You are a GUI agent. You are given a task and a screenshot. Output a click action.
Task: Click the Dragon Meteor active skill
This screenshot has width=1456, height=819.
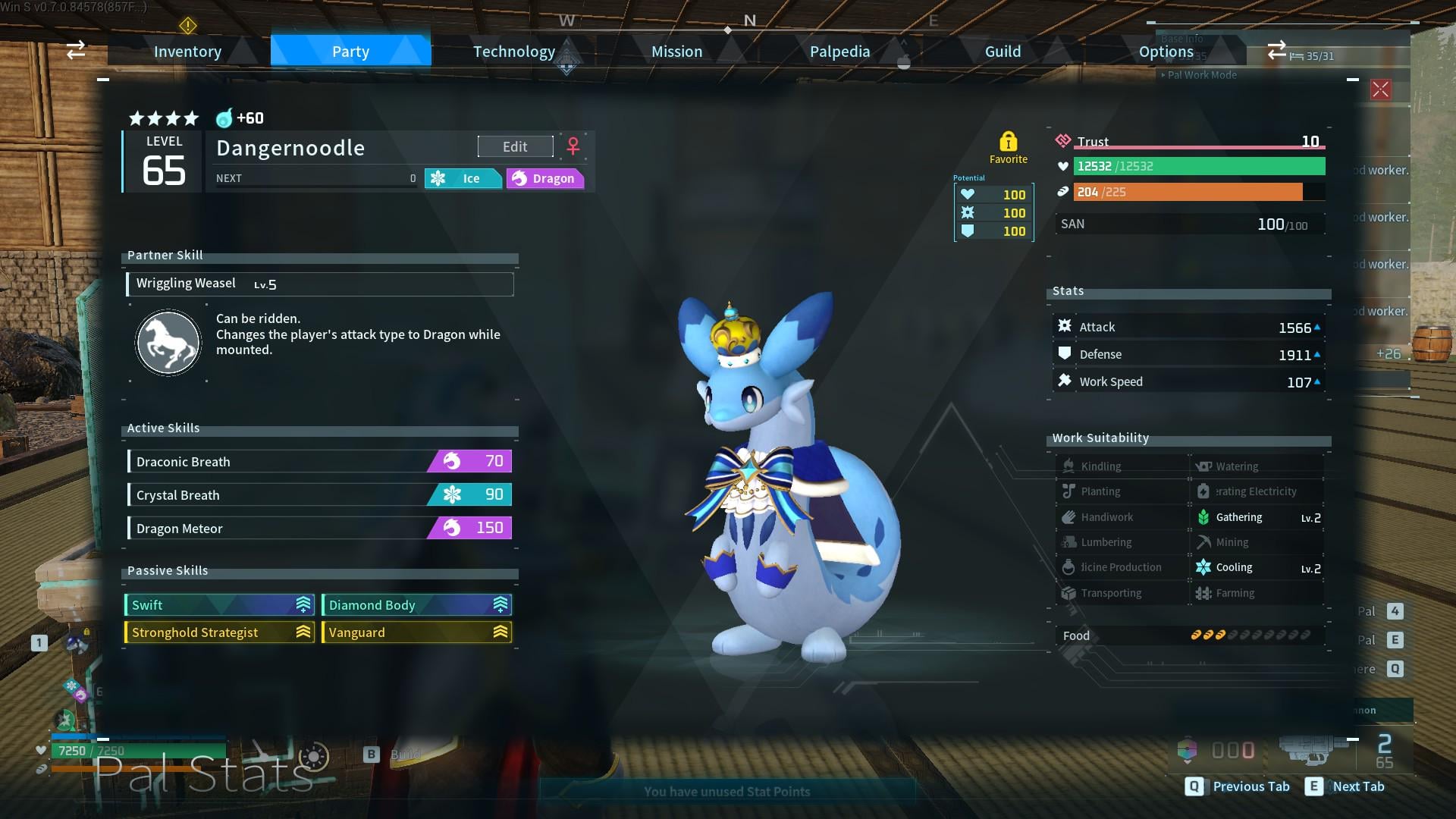click(x=319, y=528)
